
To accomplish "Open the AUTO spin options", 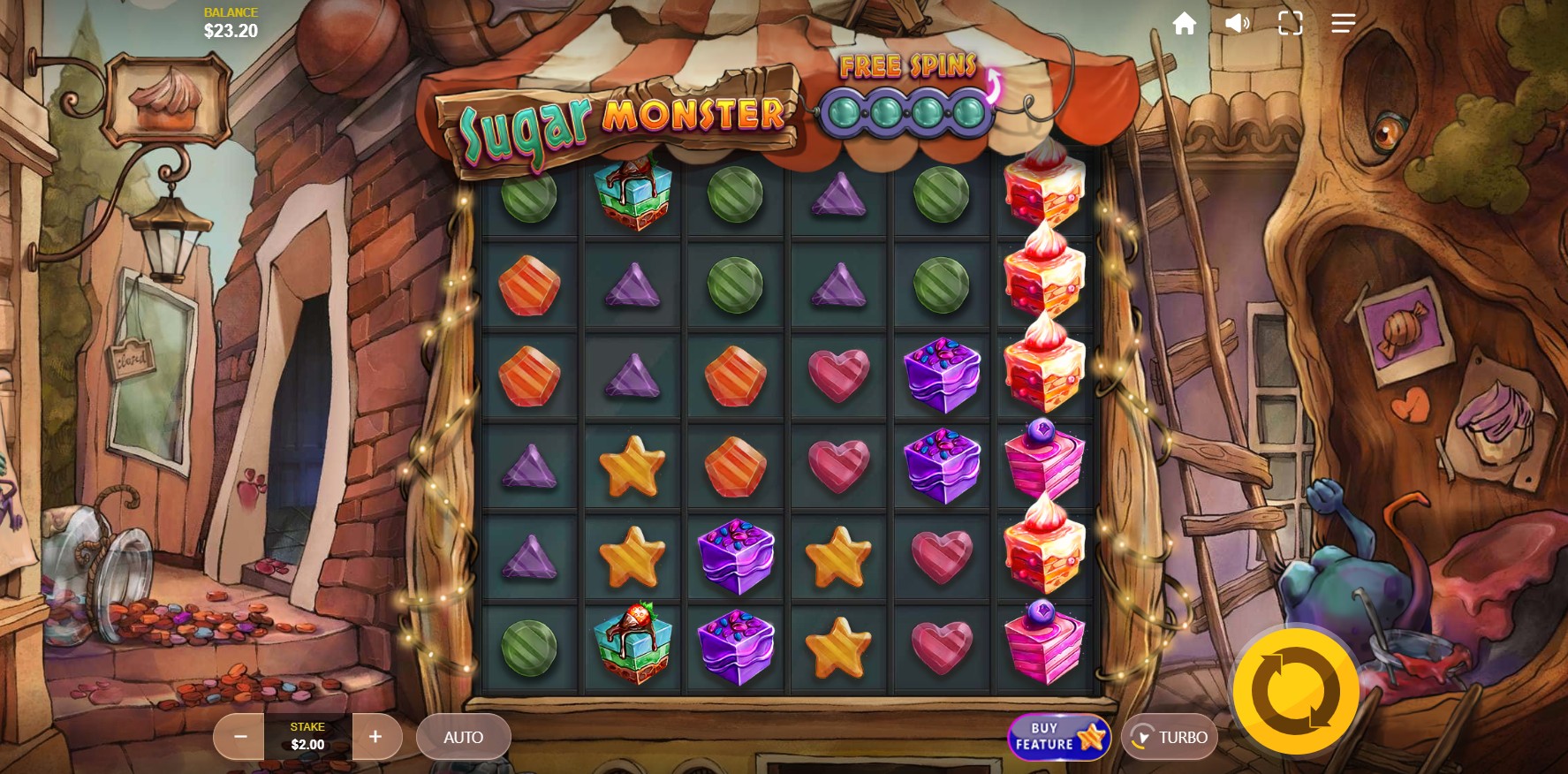I will [463, 737].
